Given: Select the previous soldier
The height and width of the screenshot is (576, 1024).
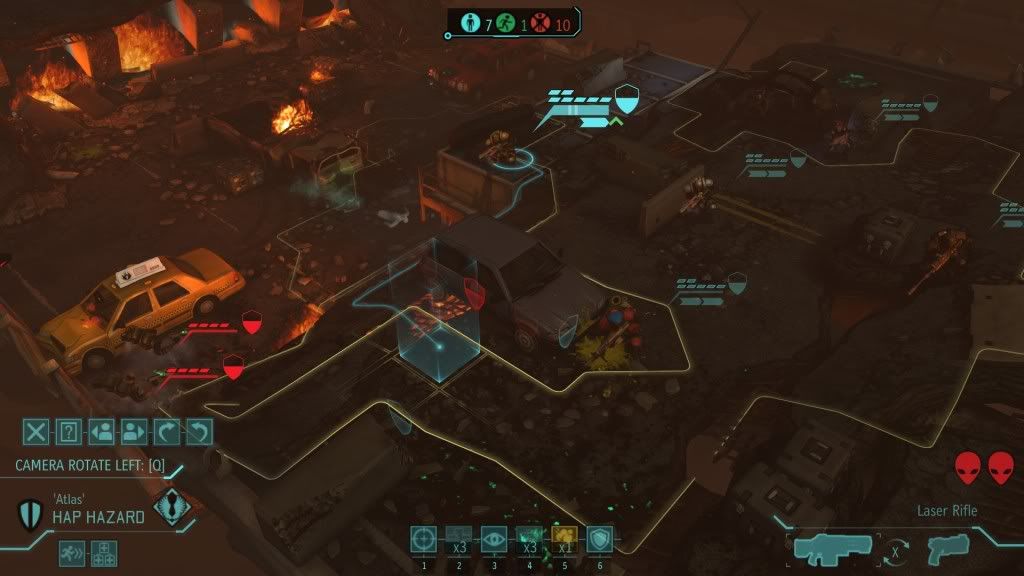Looking at the screenshot, I should pos(101,432).
